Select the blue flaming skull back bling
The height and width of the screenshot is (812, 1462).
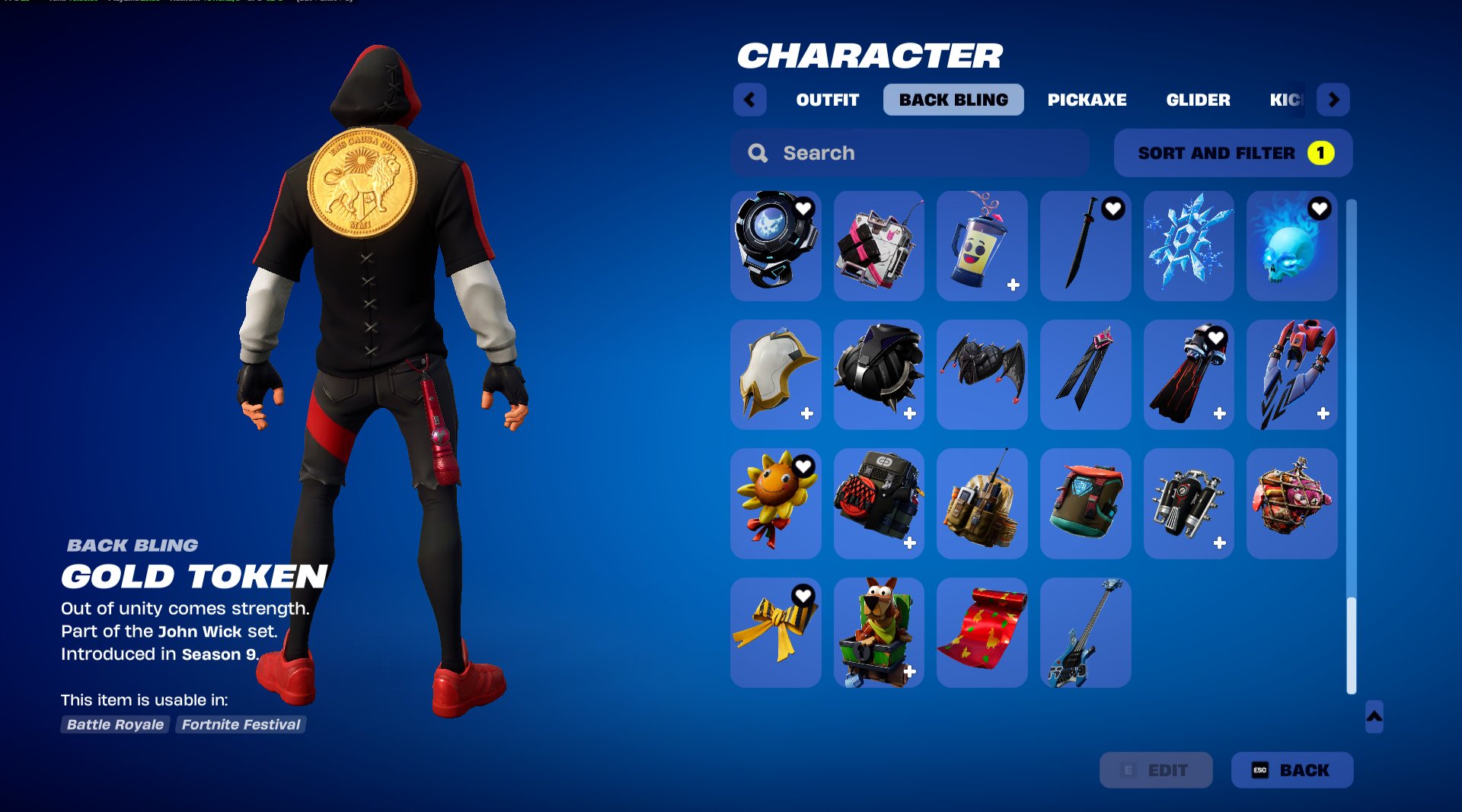click(x=1292, y=246)
